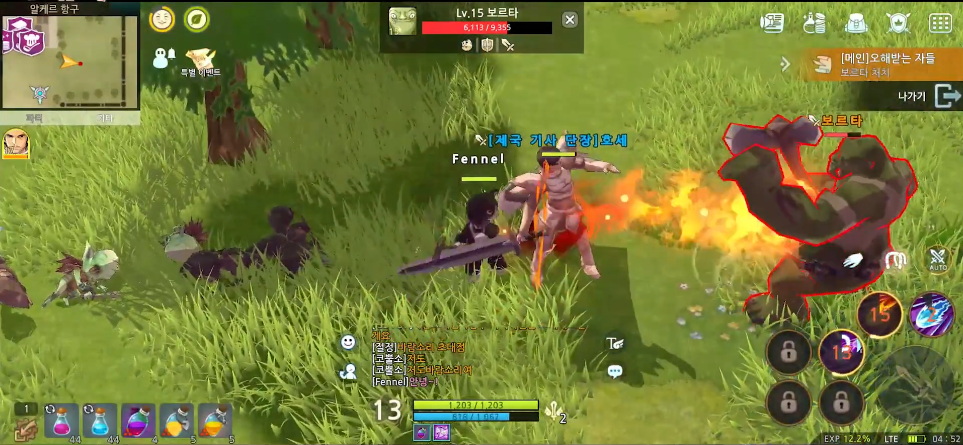Collapse the quest tracker arrow
963x445 pixels.
point(787,64)
